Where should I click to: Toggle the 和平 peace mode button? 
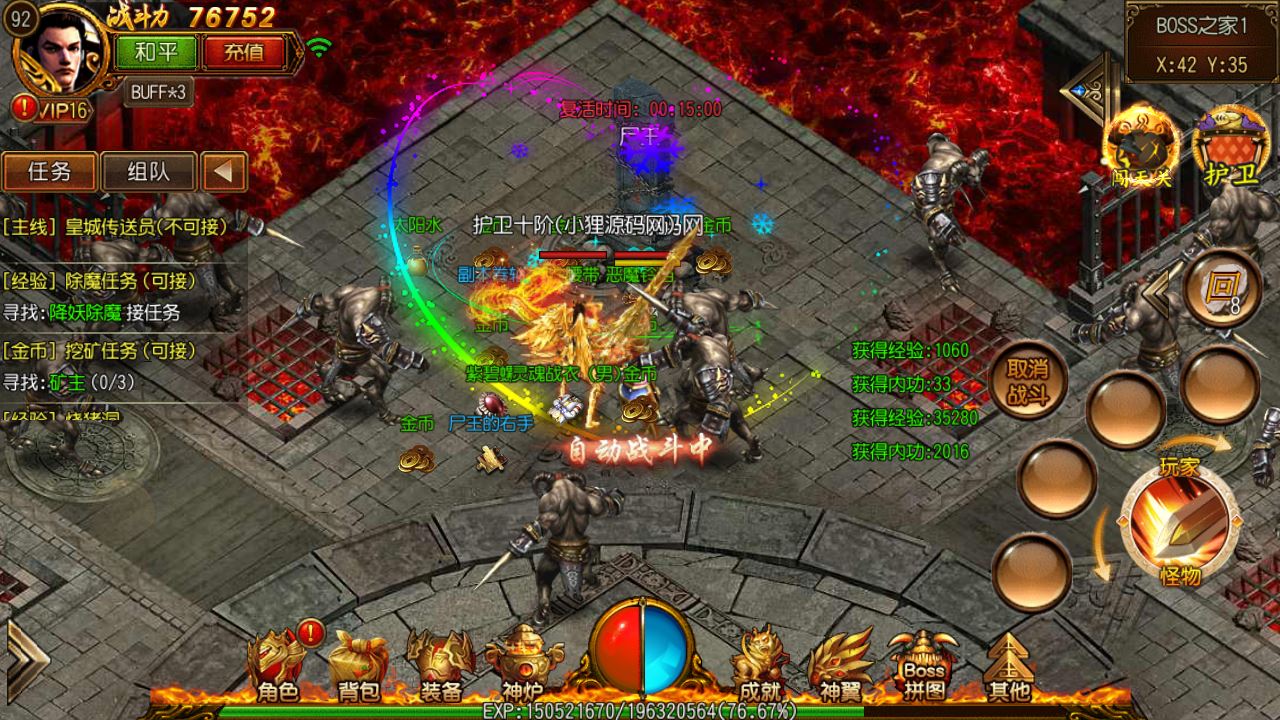(x=156, y=52)
